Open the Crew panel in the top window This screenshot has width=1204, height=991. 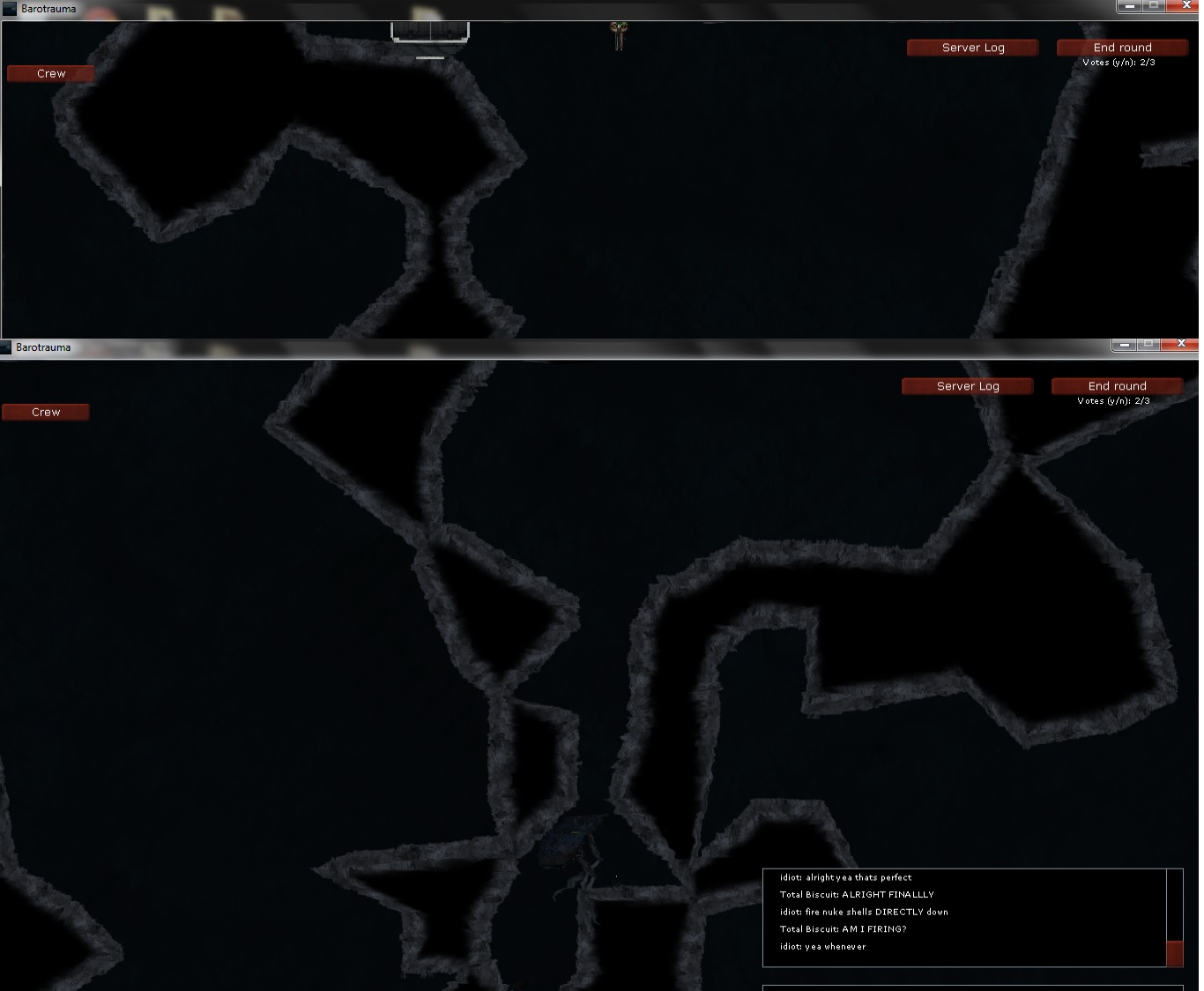tap(49, 73)
